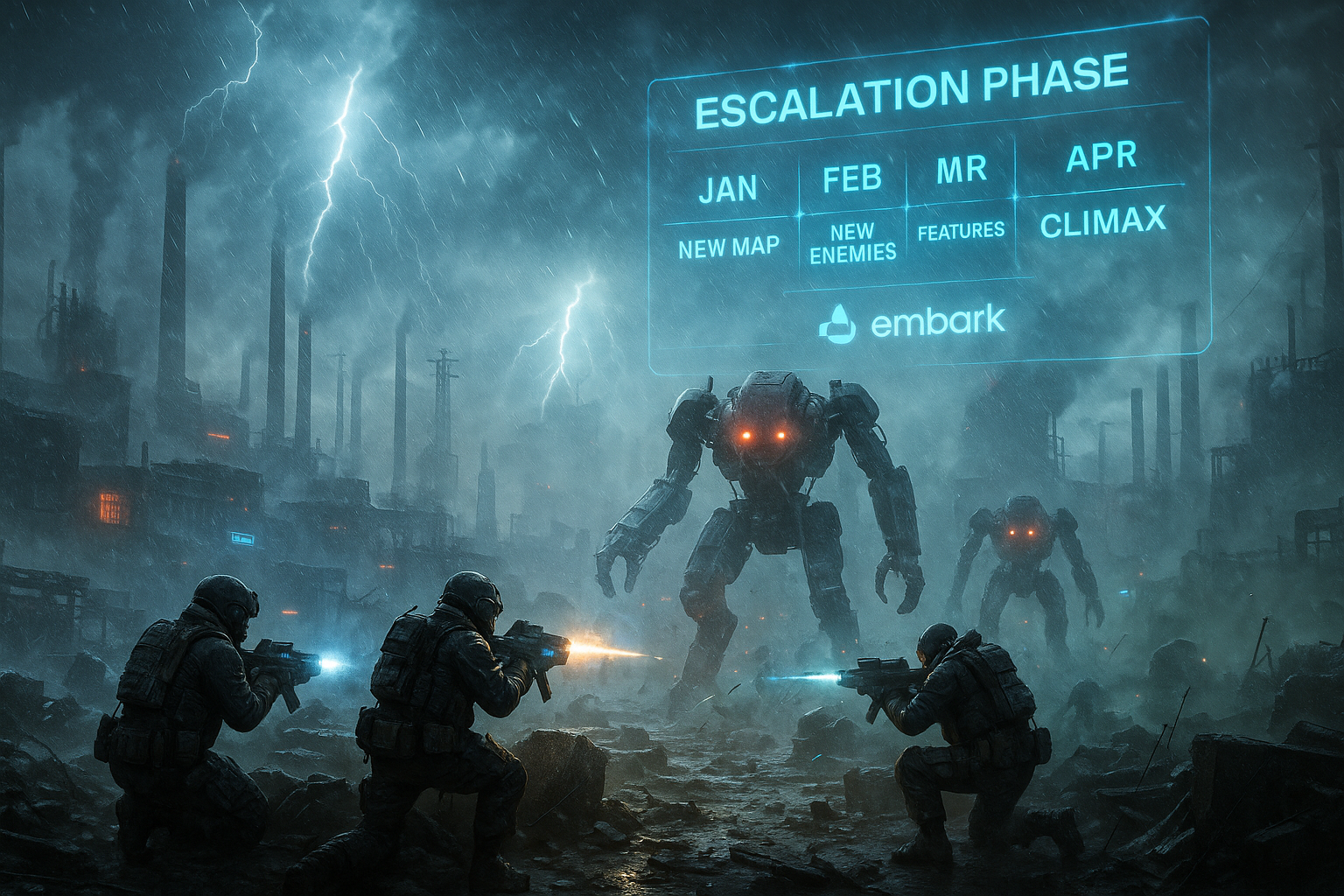This screenshot has width=1344, height=896.
Task: Click the NEW MAP roadmap entry
Action: [x=728, y=248]
